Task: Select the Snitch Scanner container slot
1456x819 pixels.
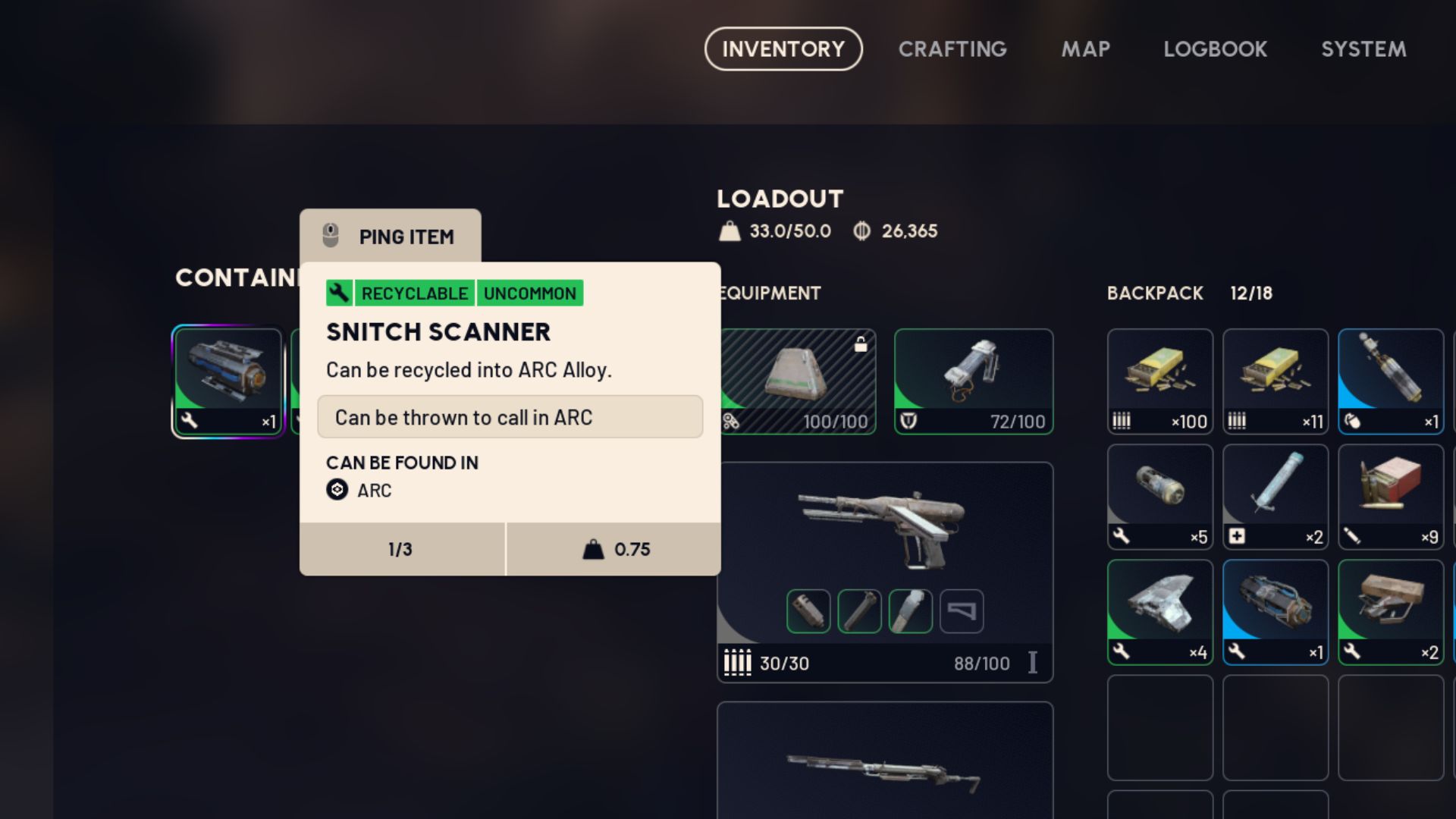Action: [x=227, y=381]
